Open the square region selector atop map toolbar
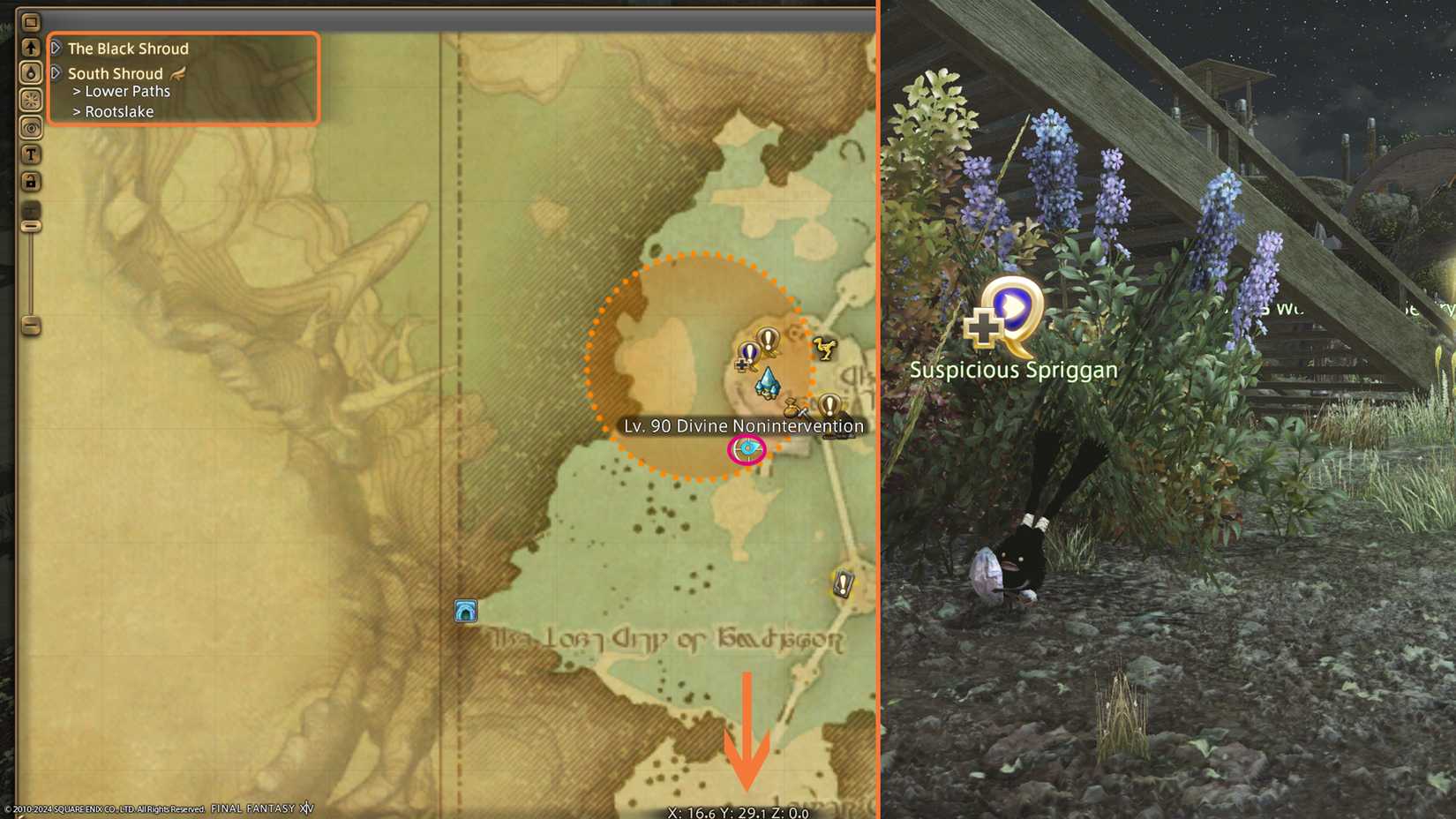1456x819 pixels. click(x=32, y=20)
